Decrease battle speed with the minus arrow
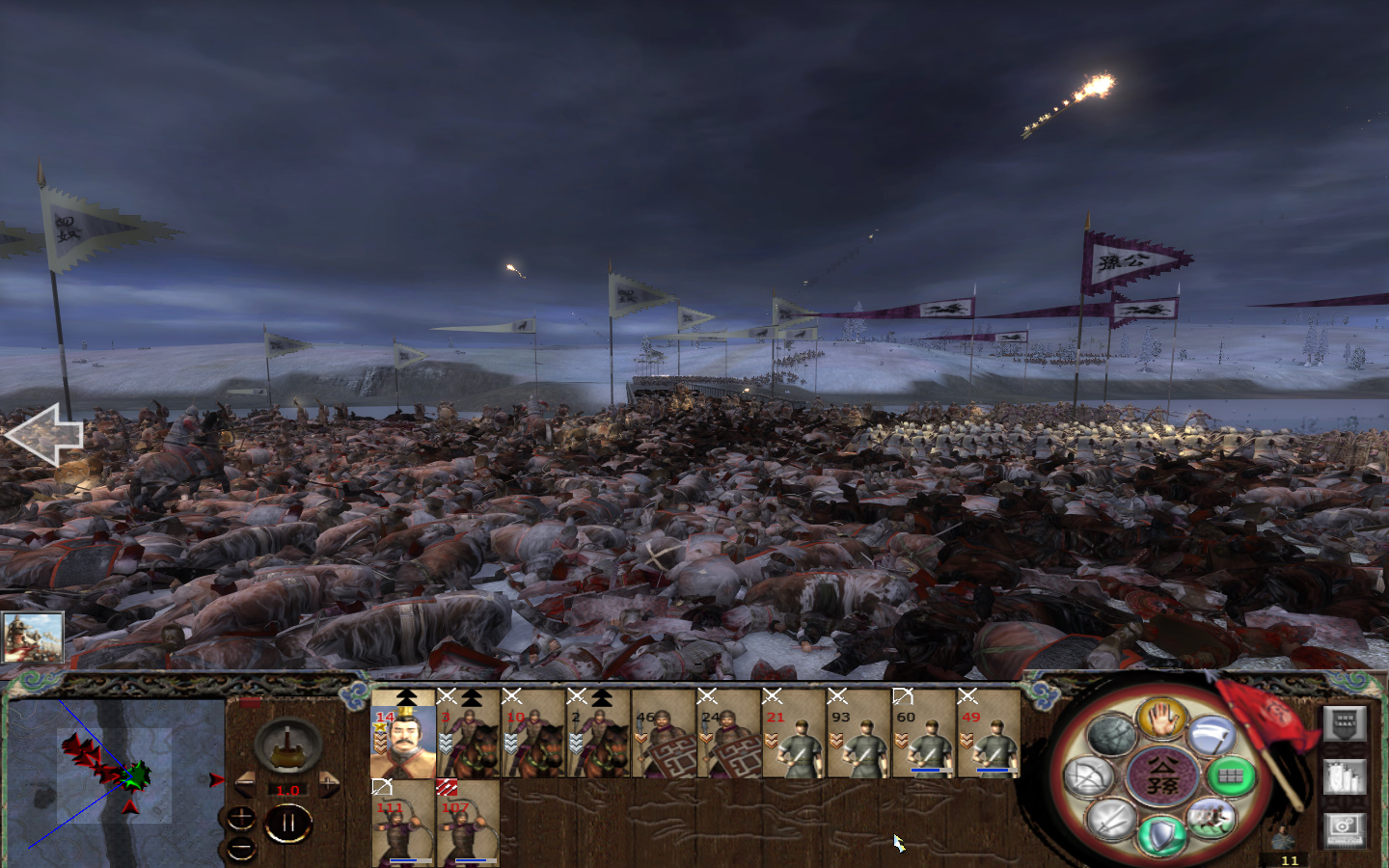Screen dimensions: 1389x868 click(247, 782)
